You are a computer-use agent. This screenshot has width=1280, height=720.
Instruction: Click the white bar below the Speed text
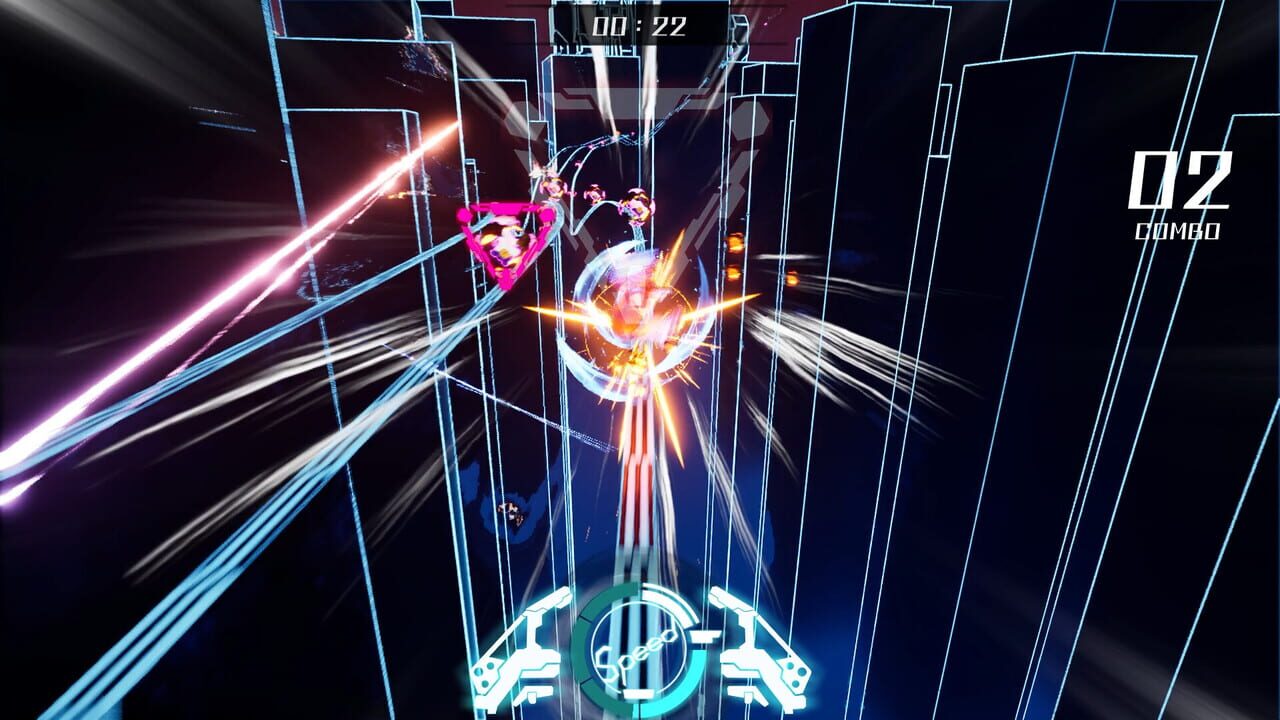pos(640,692)
